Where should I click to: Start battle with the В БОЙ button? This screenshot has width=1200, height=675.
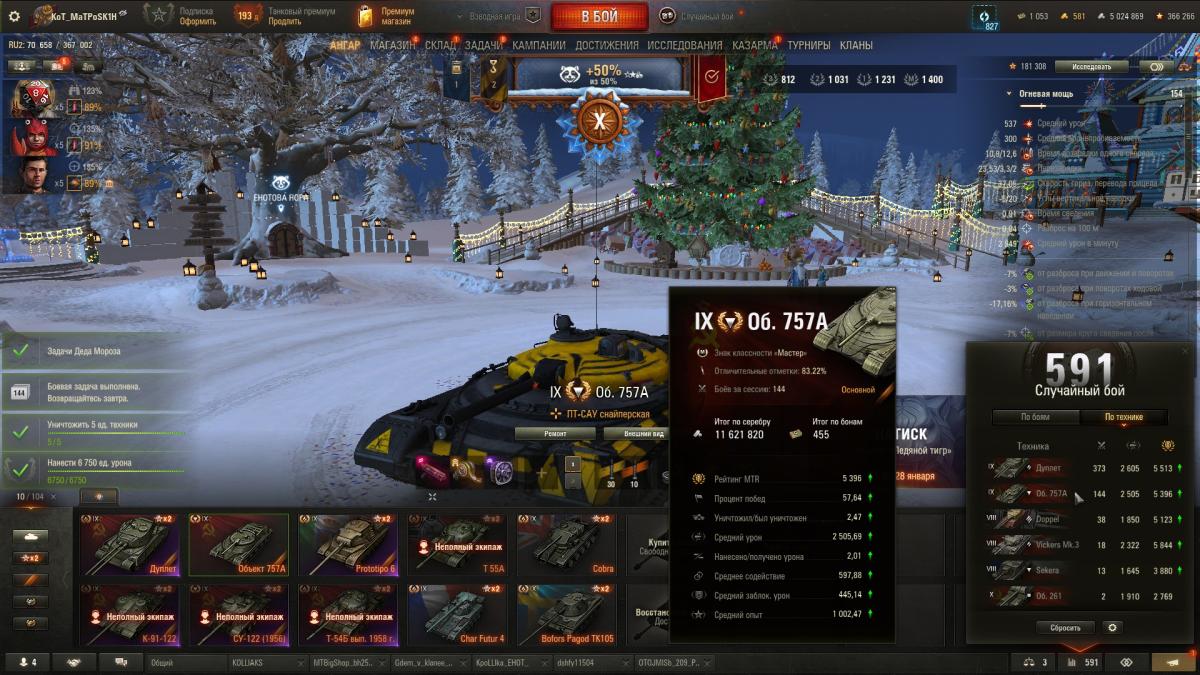[x=599, y=16]
